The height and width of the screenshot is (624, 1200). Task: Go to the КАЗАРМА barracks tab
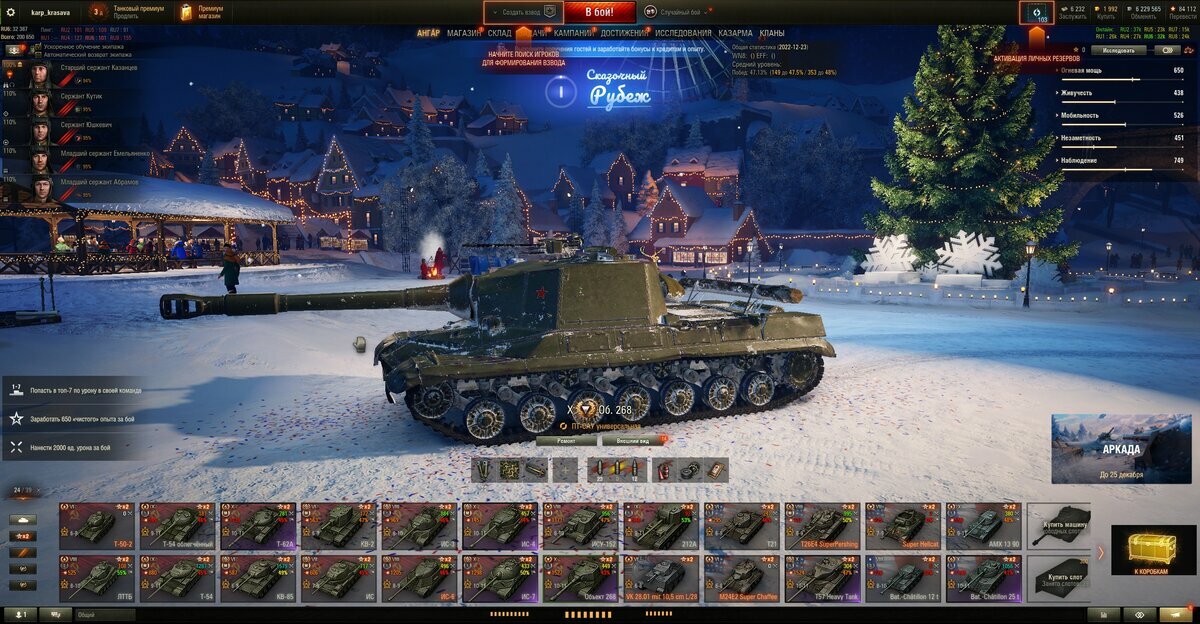click(735, 33)
